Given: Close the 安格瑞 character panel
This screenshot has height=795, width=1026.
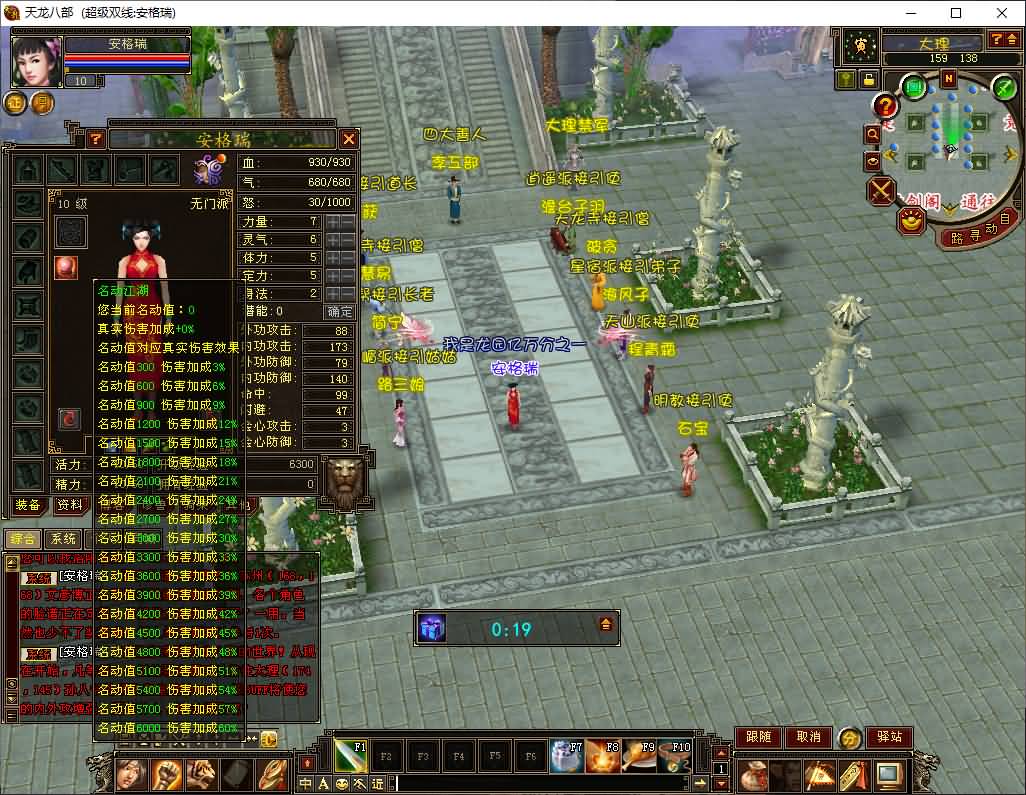Looking at the screenshot, I should pyautogui.click(x=349, y=139).
